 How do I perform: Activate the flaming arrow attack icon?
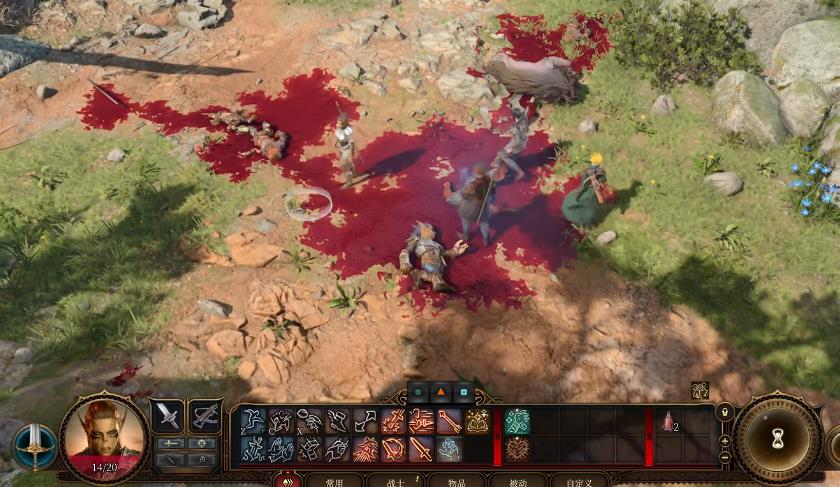[x=421, y=421]
